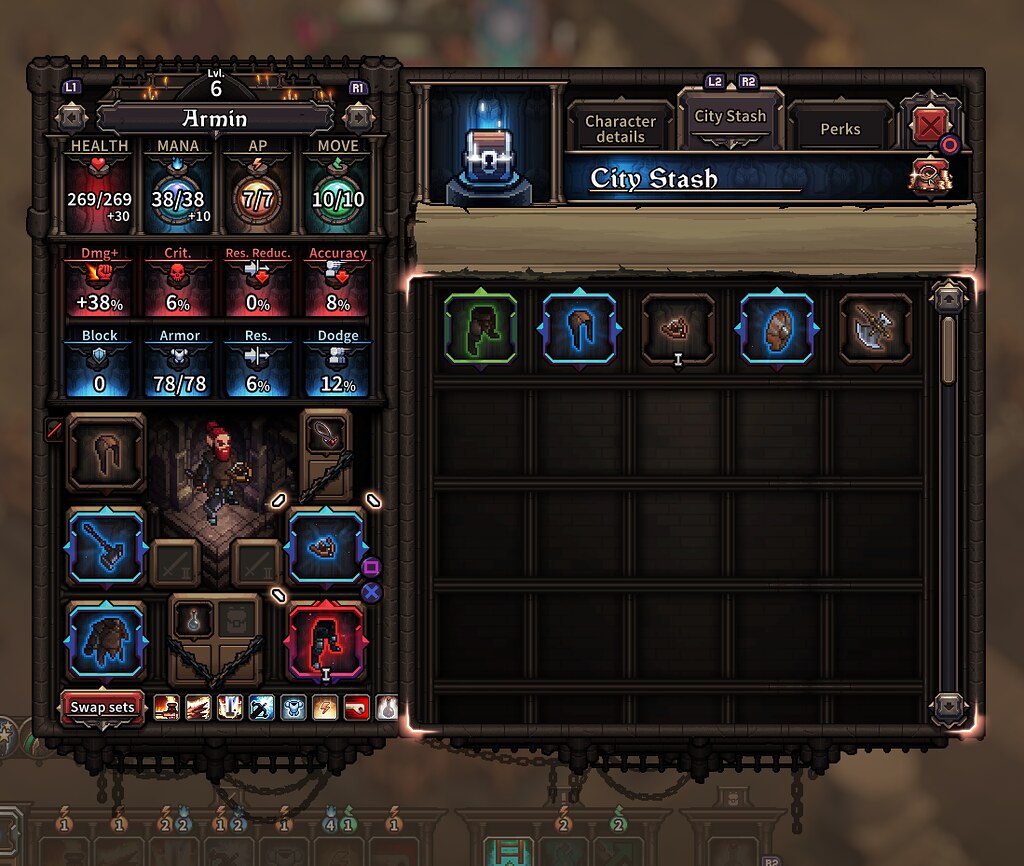1024x866 pixels.
Task: Switch to the City Stash tab
Action: pyautogui.click(x=730, y=117)
